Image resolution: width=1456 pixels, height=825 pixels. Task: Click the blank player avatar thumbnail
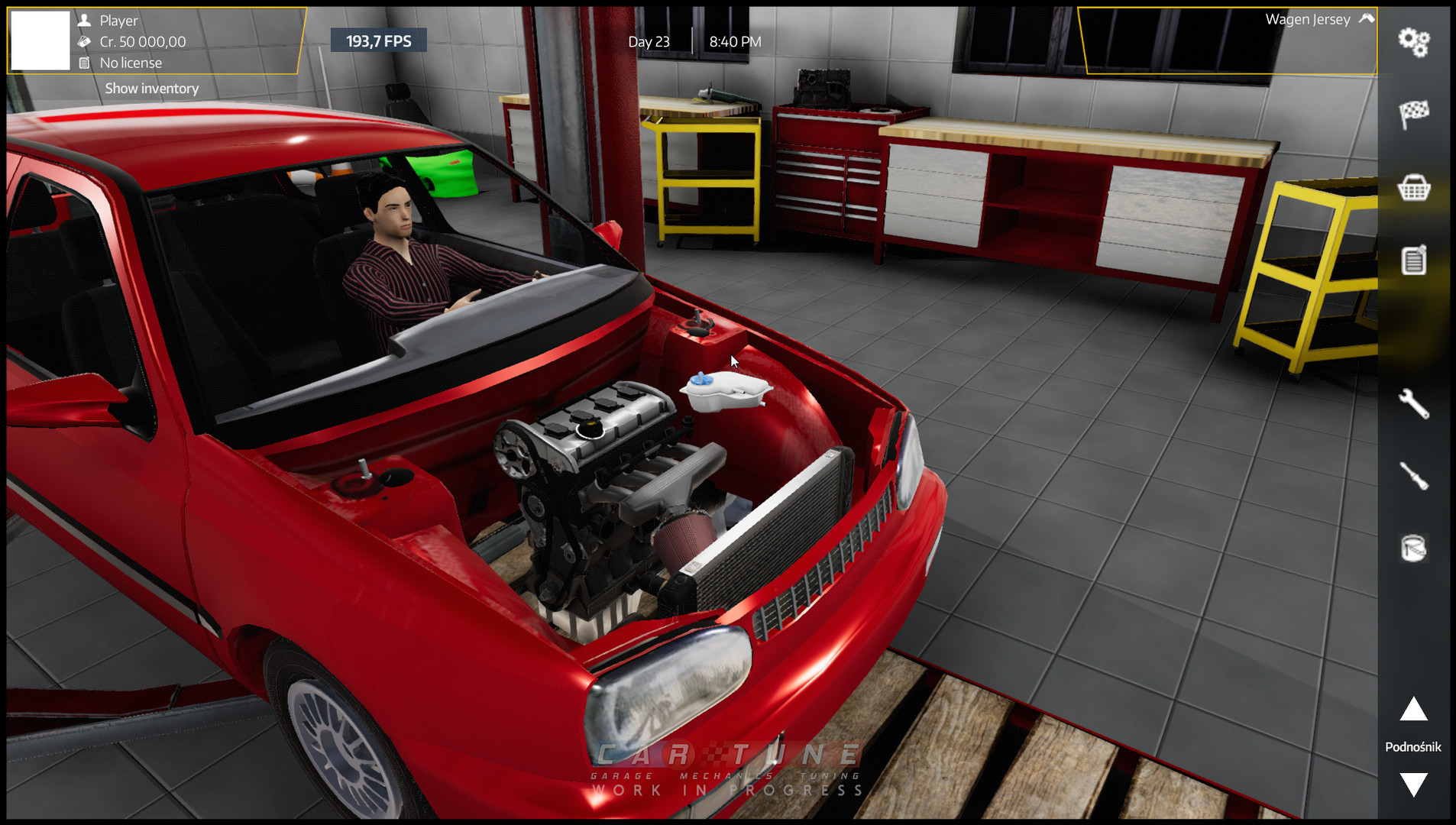point(40,40)
